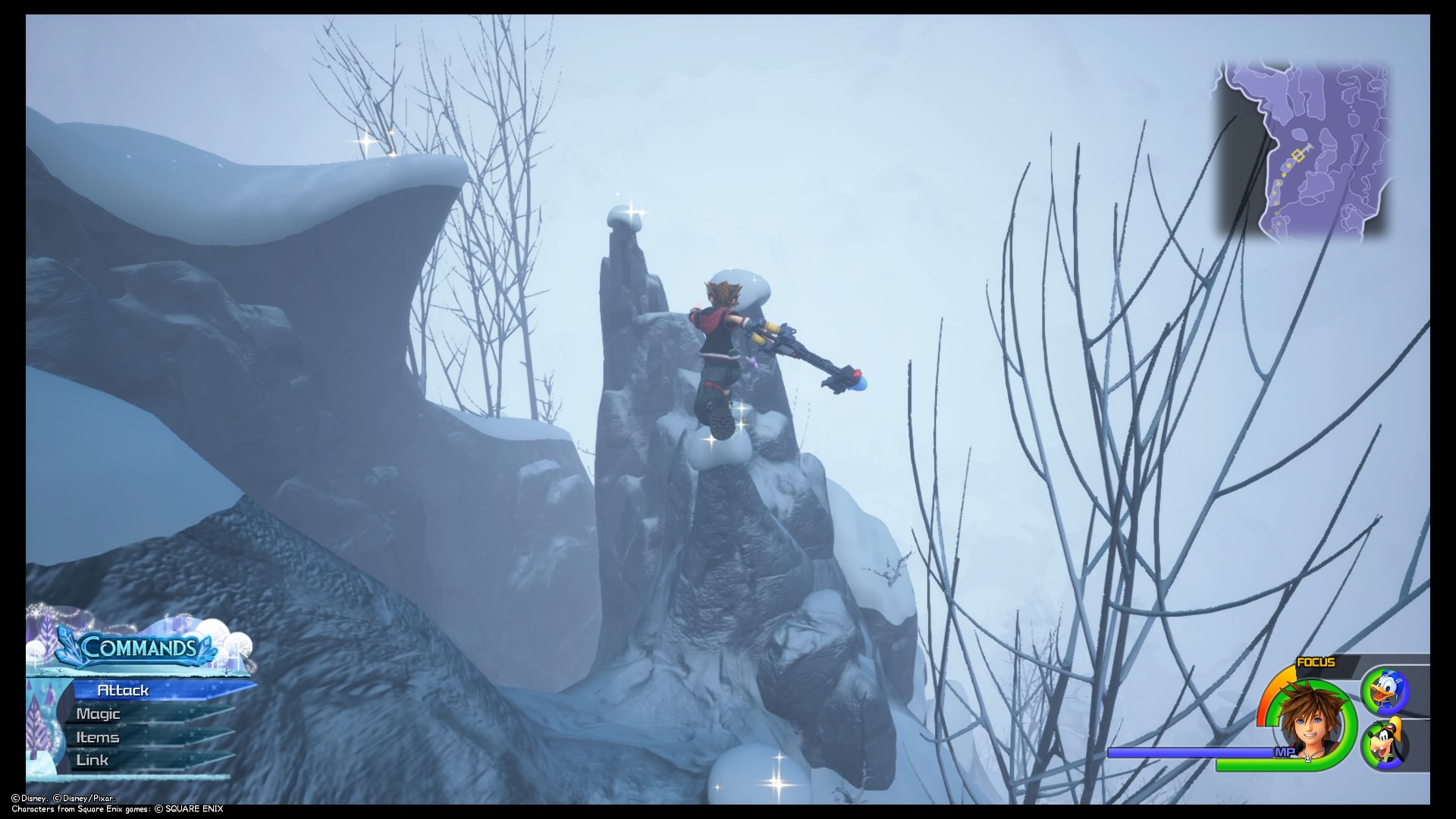Select the Link command
Image resolution: width=1456 pixels, height=819 pixels.
coord(91,759)
